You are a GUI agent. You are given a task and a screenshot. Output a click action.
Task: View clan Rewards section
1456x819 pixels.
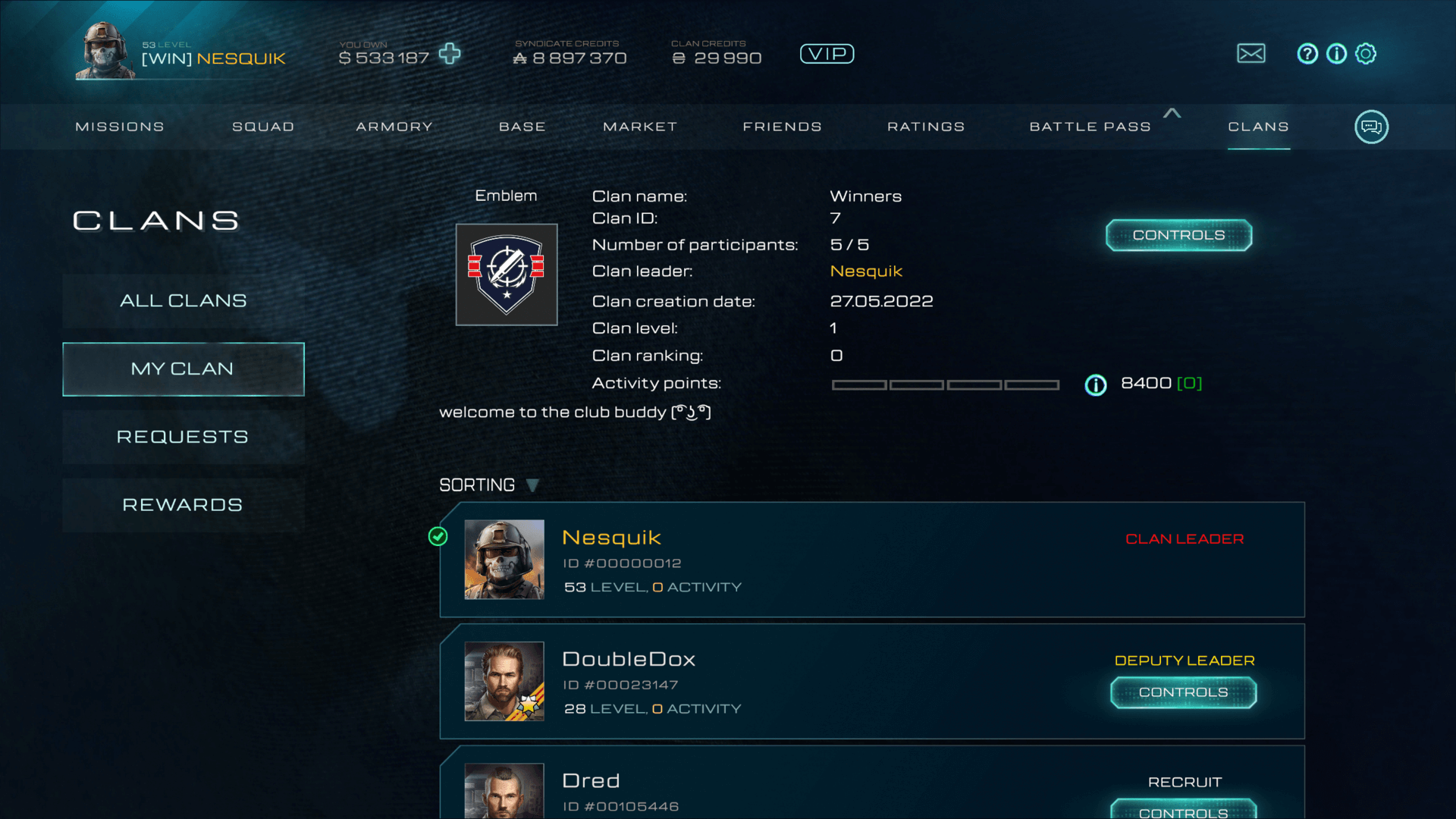click(184, 506)
